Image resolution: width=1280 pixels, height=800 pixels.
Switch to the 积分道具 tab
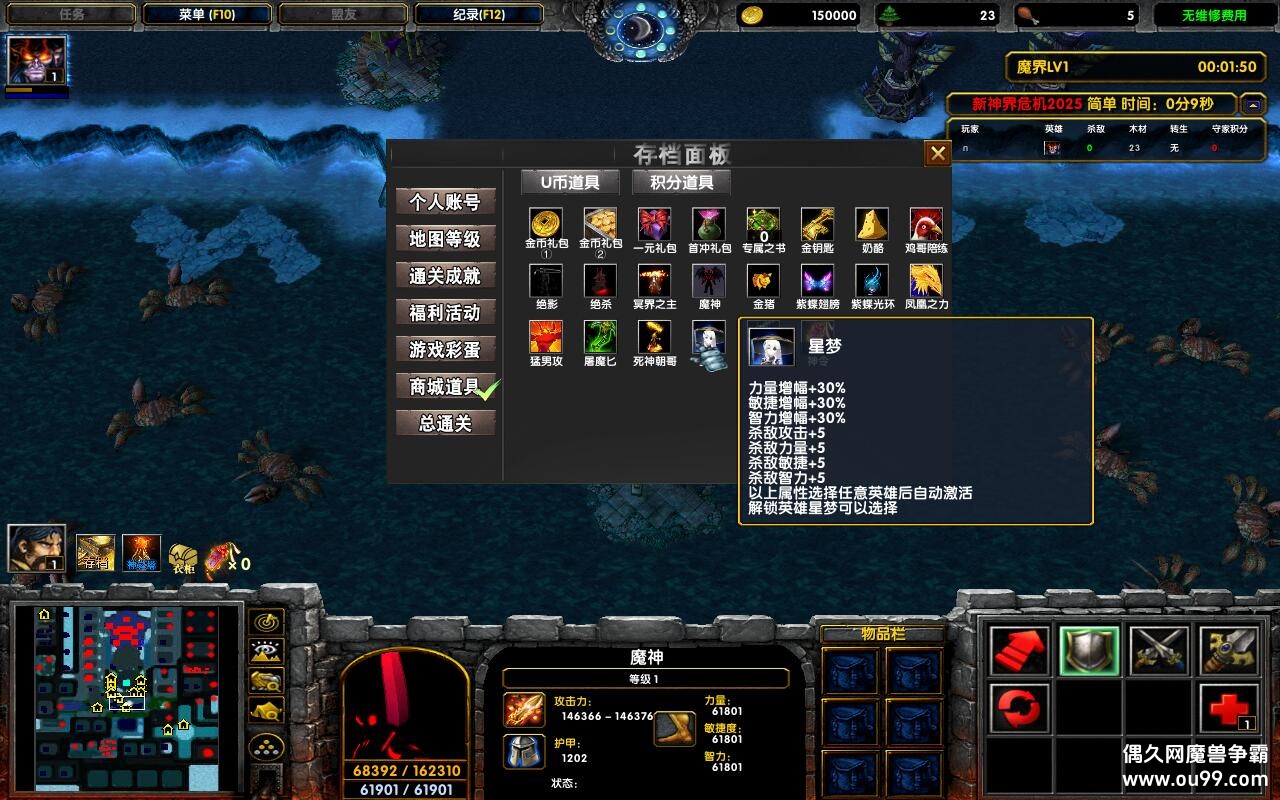coord(682,182)
